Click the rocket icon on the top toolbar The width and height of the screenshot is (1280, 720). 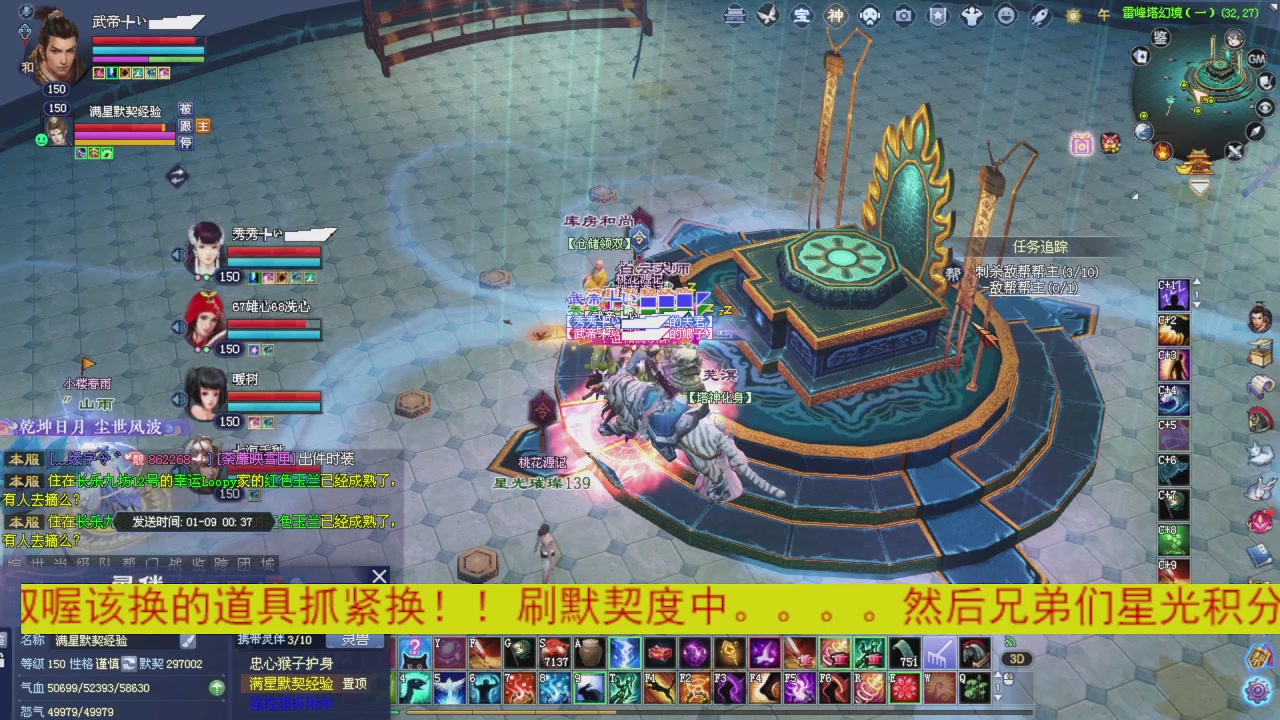point(1041,16)
